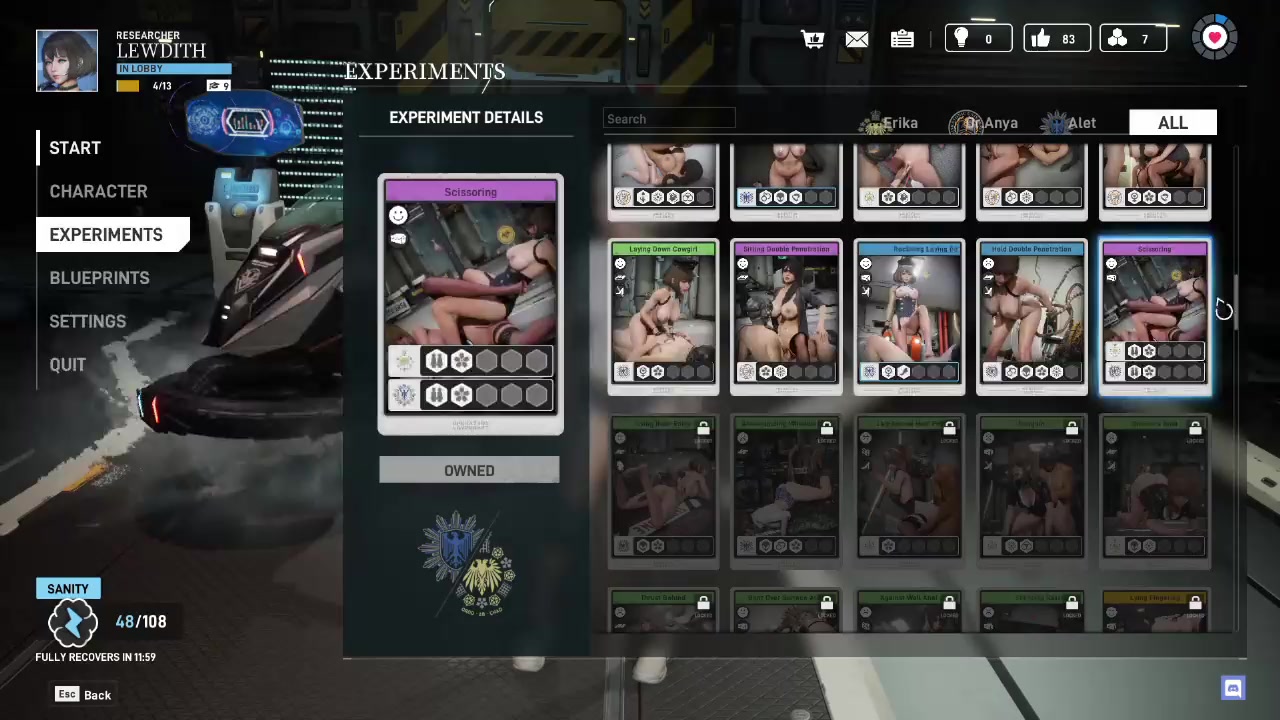Screen dimensions: 1280x720
Task: Click the OWNED button under the details card
Action: (469, 470)
